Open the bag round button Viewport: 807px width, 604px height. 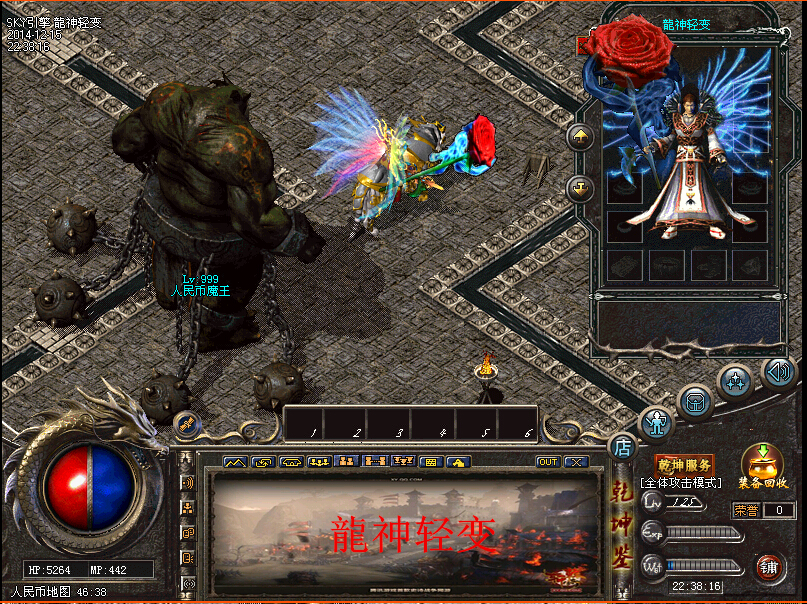point(695,402)
